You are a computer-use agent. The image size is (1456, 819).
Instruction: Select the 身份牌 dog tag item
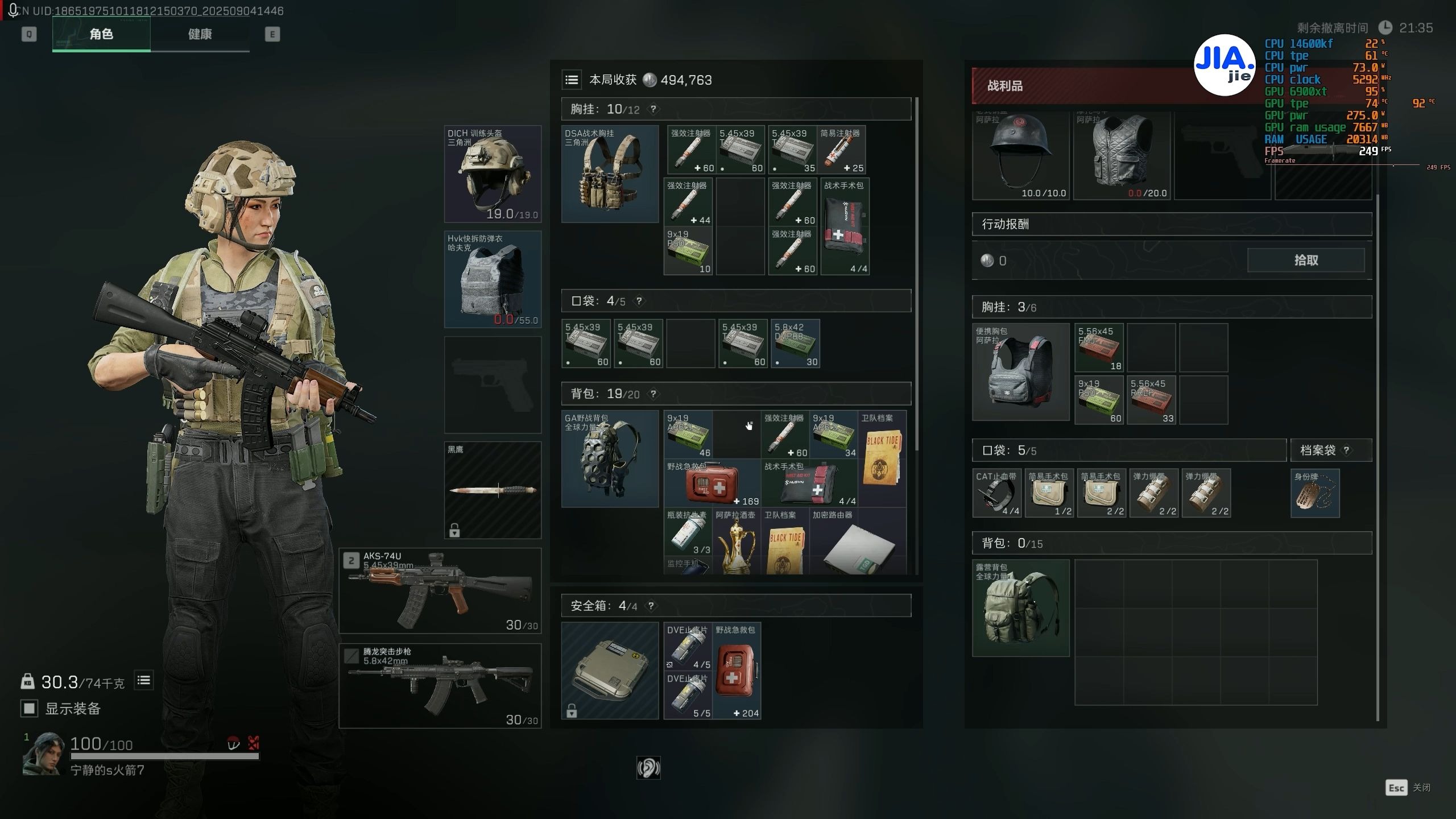[1315, 493]
